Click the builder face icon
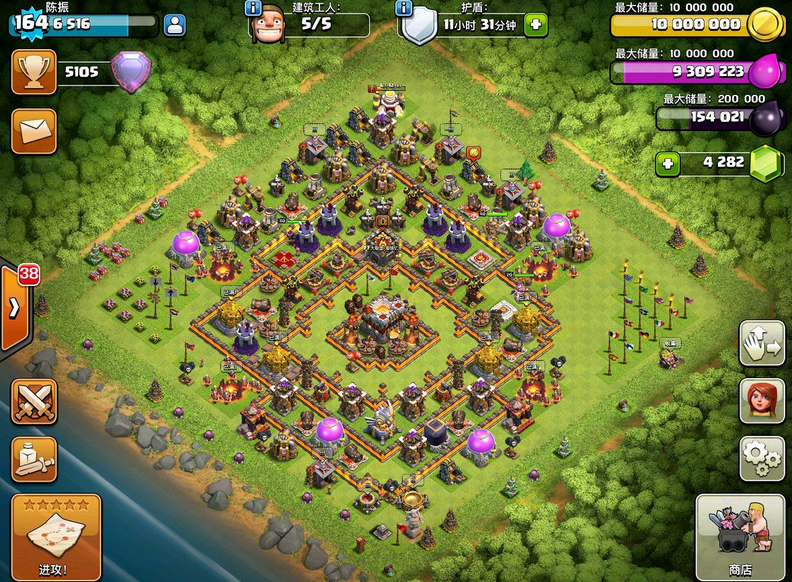Image resolution: width=792 pixels, height=582 pixels. pyautogui.click(x=267, y=26)
